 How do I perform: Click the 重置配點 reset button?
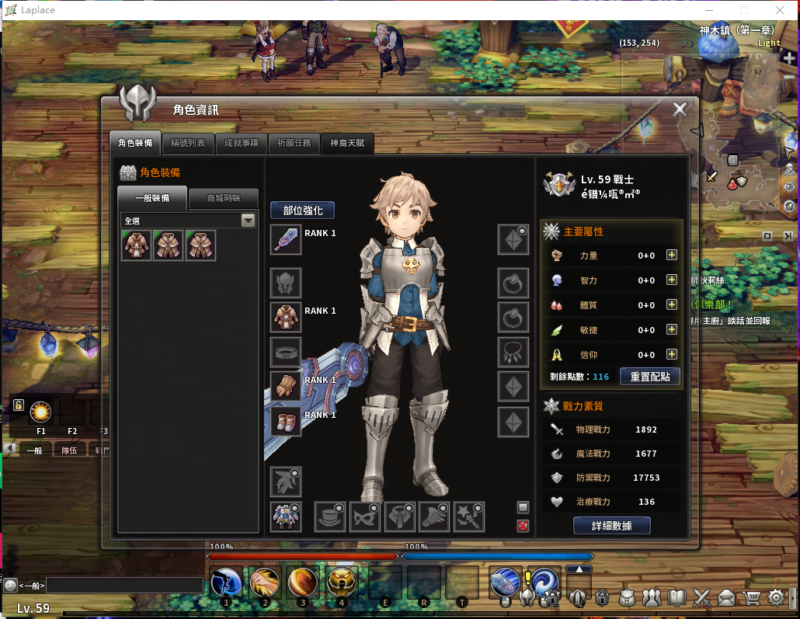[x=650, y=377]
